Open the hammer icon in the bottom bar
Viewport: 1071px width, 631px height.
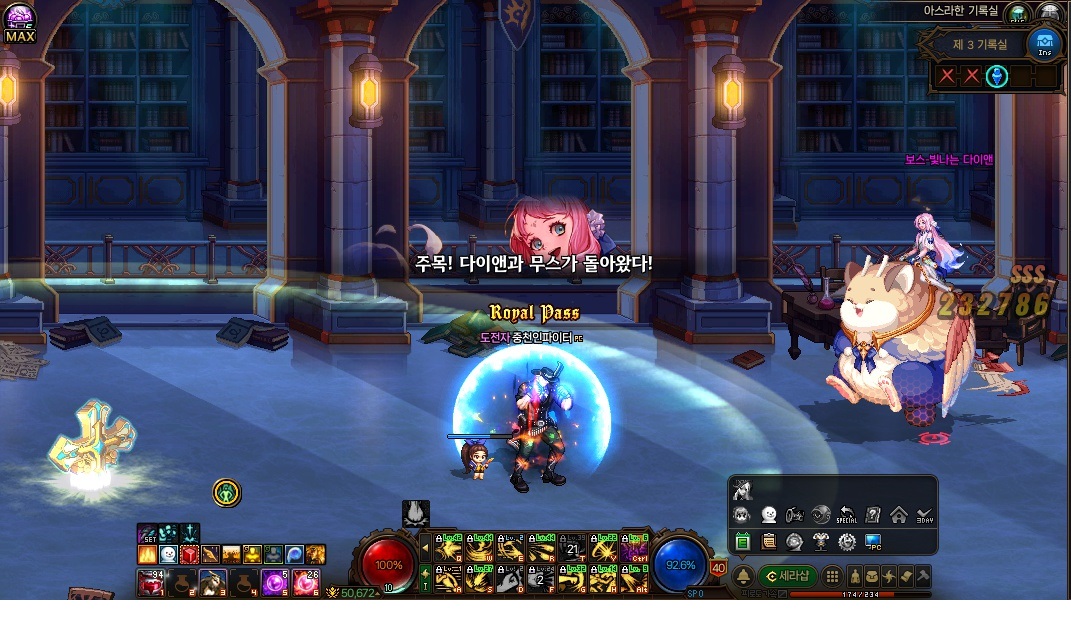[x=923, y=576]
